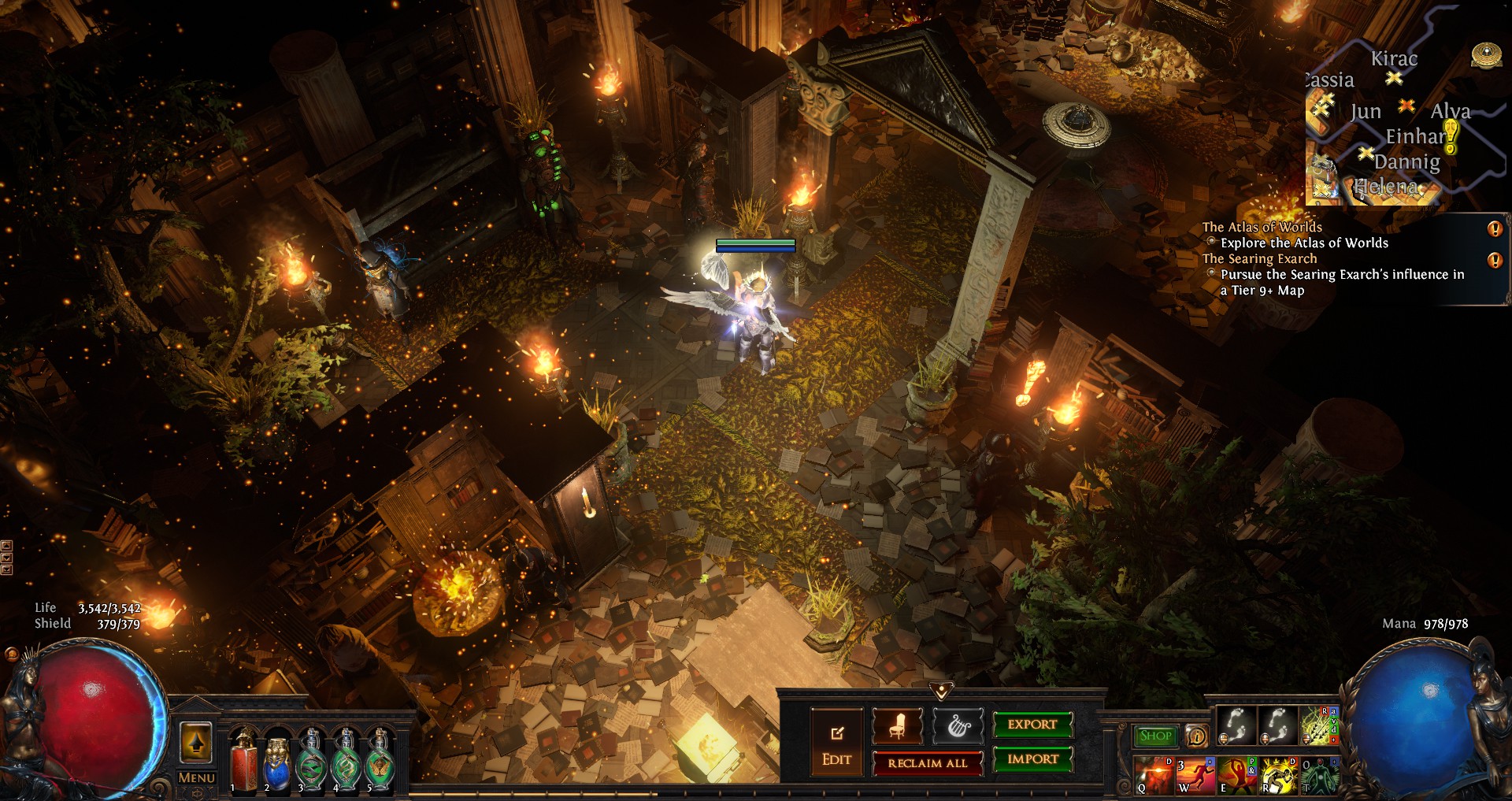Click the golden level-up arrow button
This screenshot has height=801, width=1512.
point(196,742)
